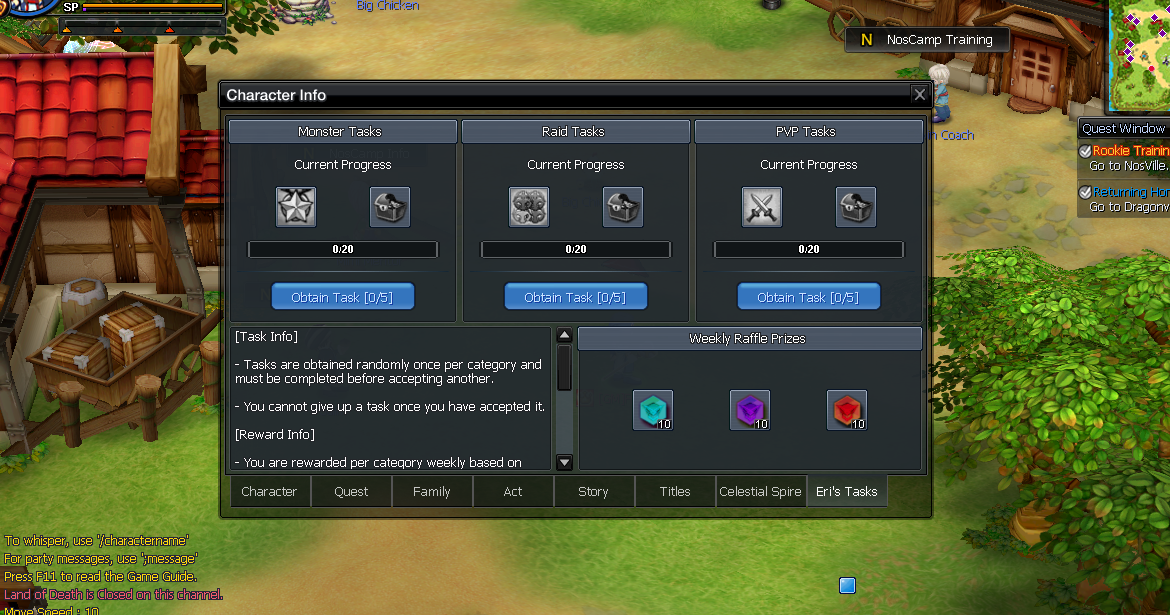Viewport: 1170px width, 615px height.
Task: Show the Family tab
Action: click(432, 491)
